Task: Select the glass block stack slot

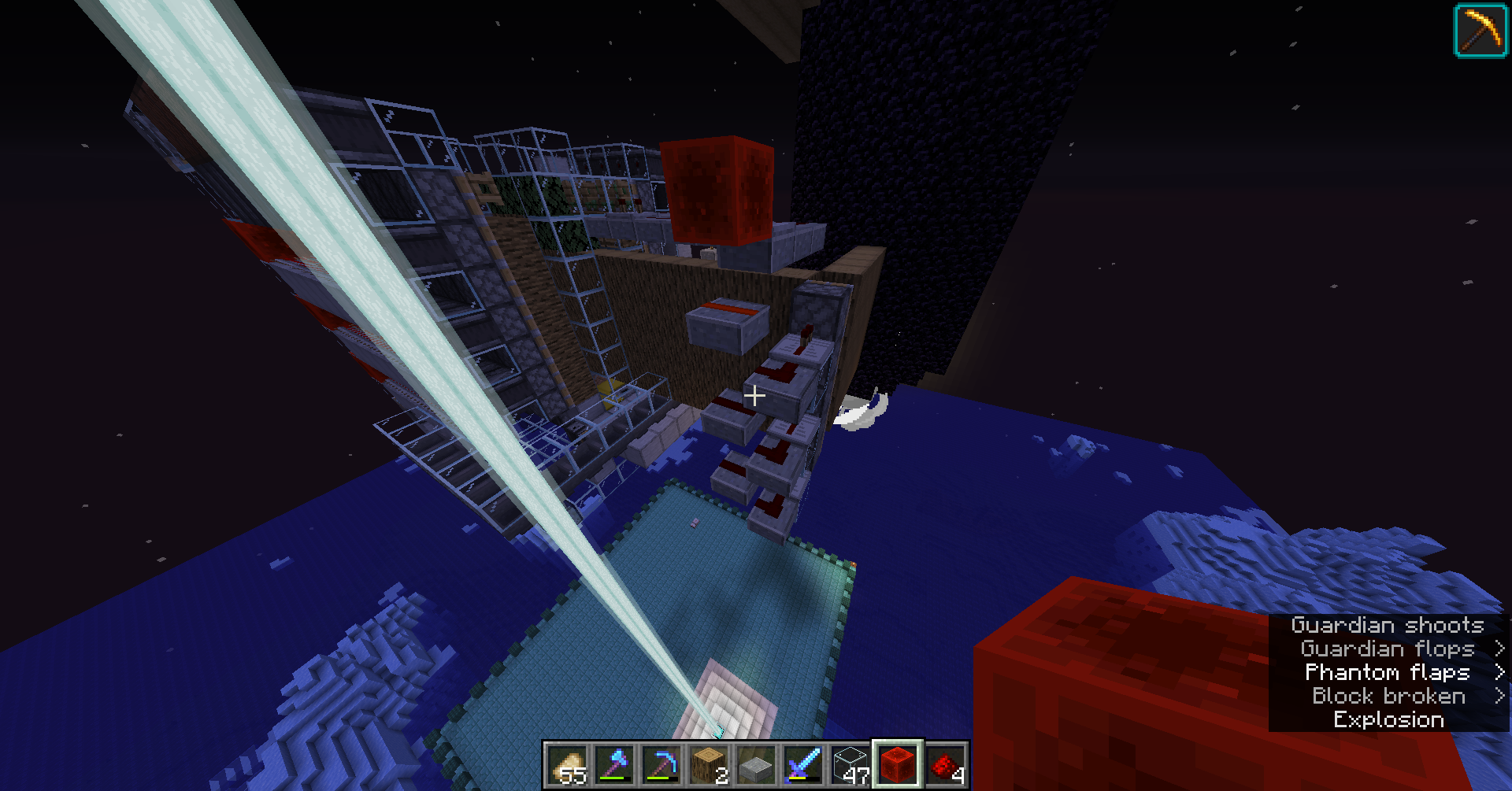Action: pos(850,765)
